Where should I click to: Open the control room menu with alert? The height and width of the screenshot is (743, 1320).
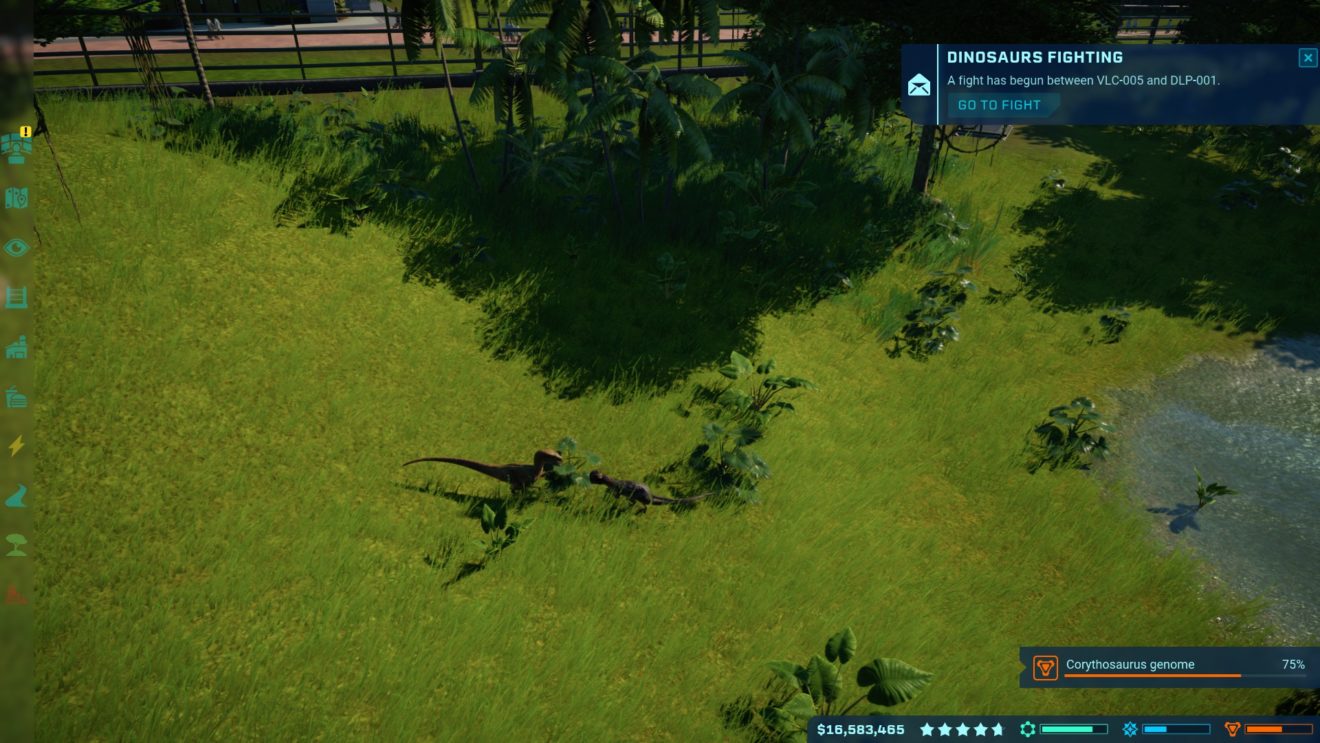pos(17,146)
